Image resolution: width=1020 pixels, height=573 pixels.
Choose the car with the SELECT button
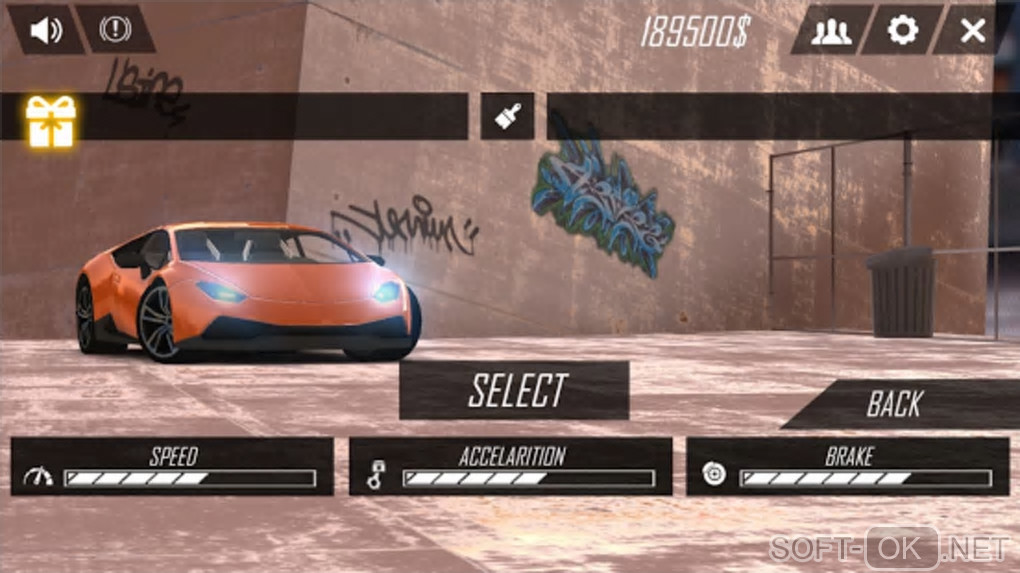[x=515, y=390]
